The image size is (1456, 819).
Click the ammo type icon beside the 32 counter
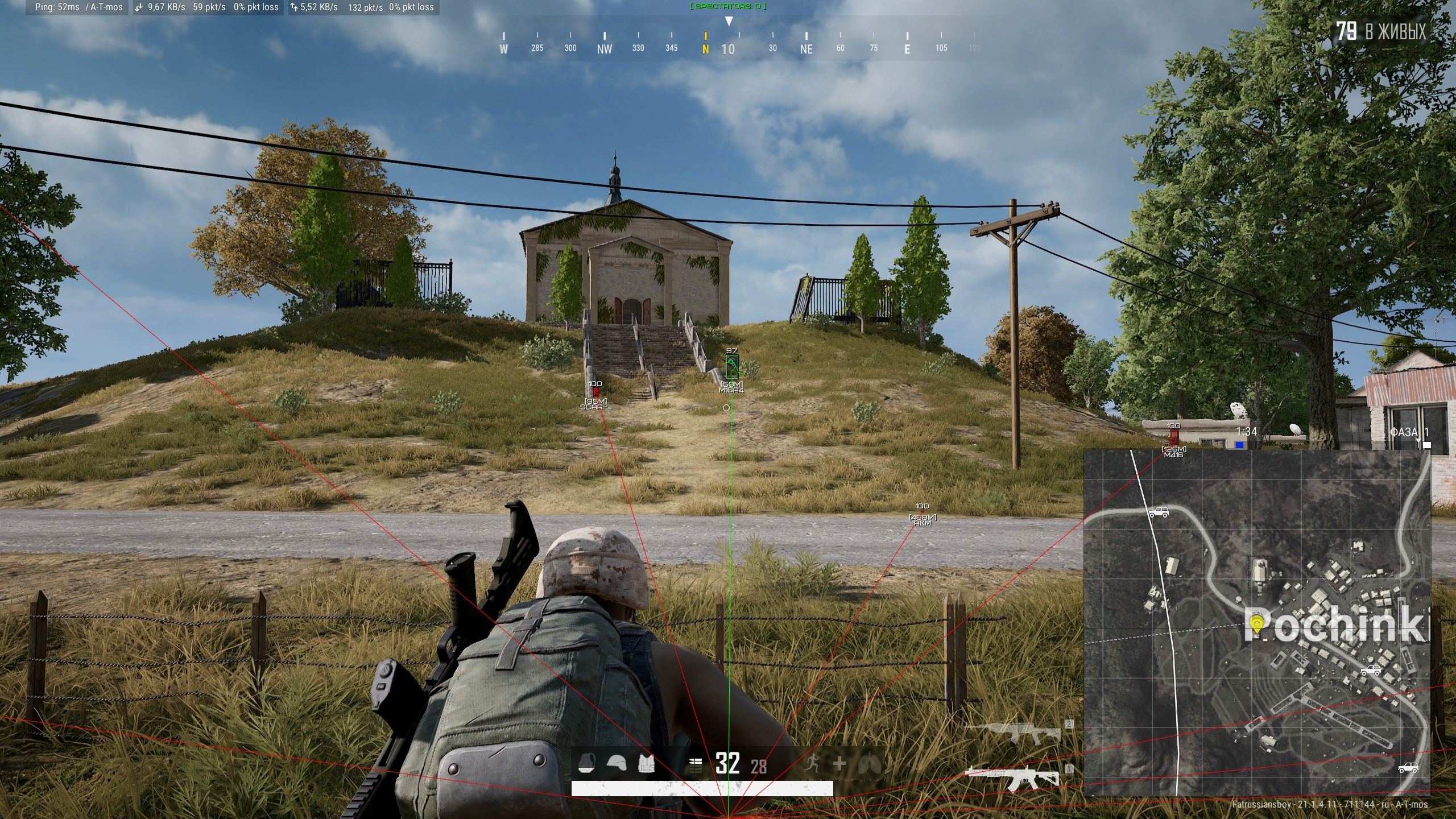click(x=695, y=765)
